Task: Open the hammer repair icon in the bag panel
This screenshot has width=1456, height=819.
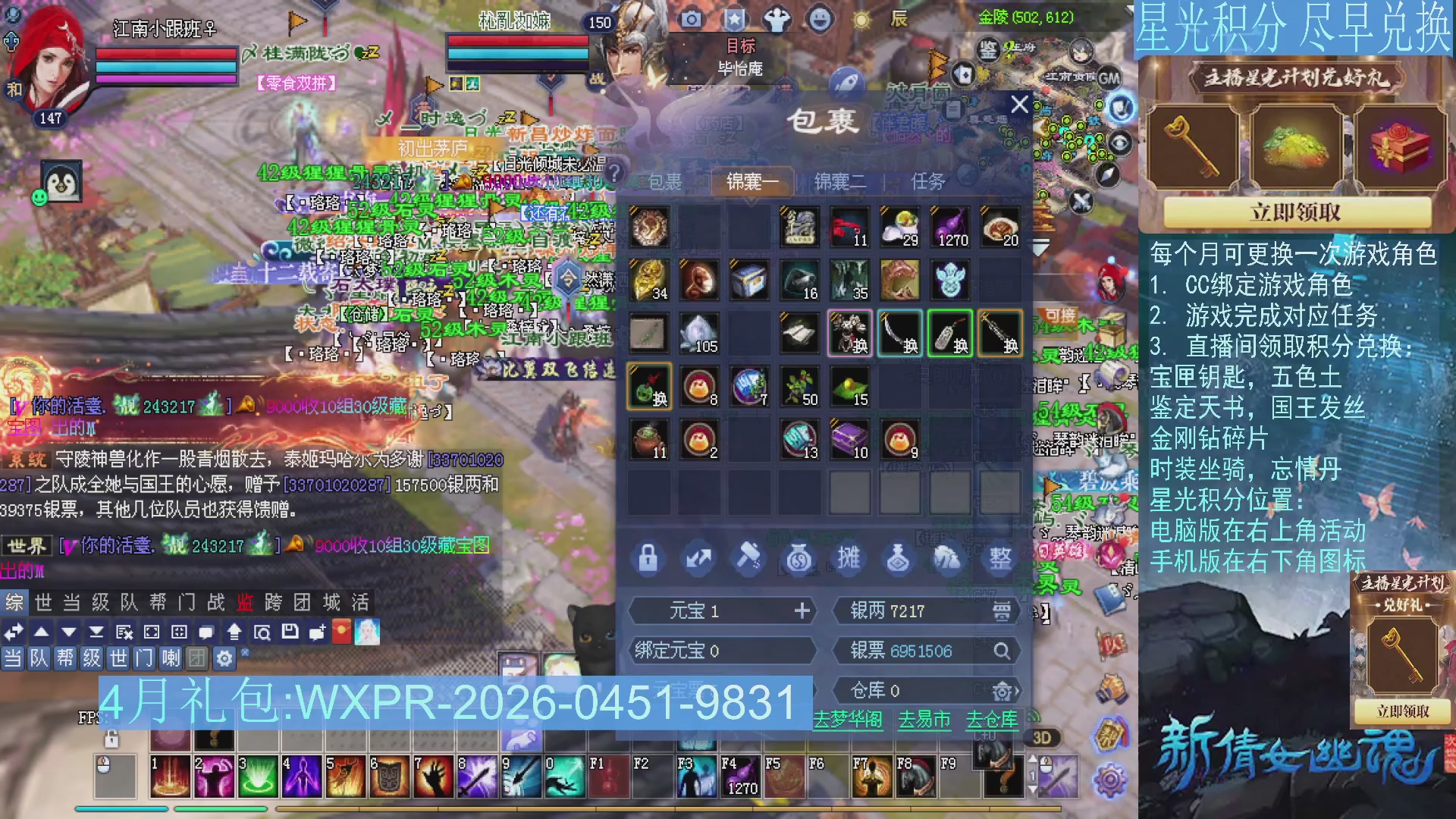Action: (x=749, y=558)
